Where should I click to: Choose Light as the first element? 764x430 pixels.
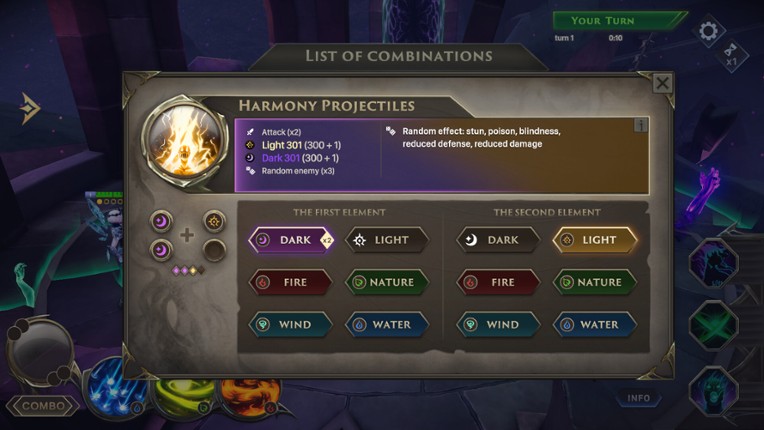coord(387,240)
